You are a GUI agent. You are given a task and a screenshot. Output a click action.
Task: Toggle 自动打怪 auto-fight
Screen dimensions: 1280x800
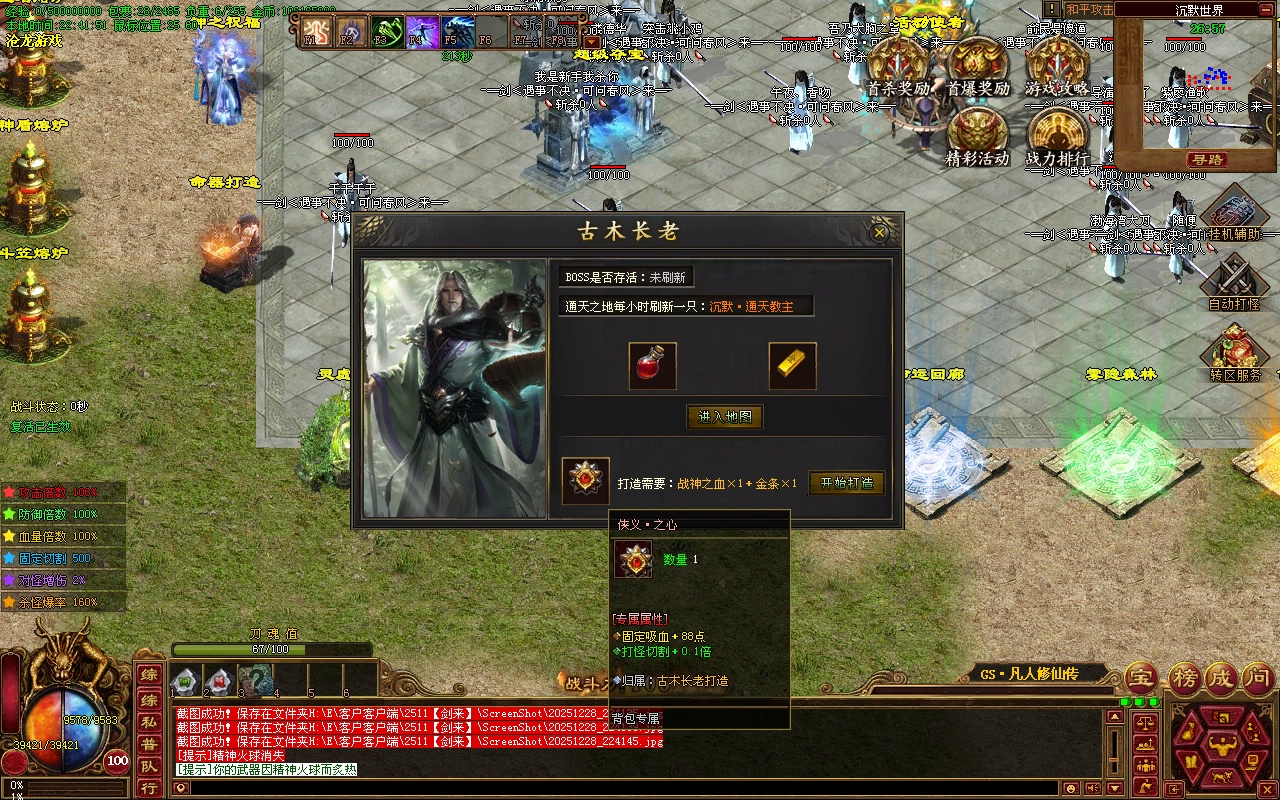[x=1235, y=282]
